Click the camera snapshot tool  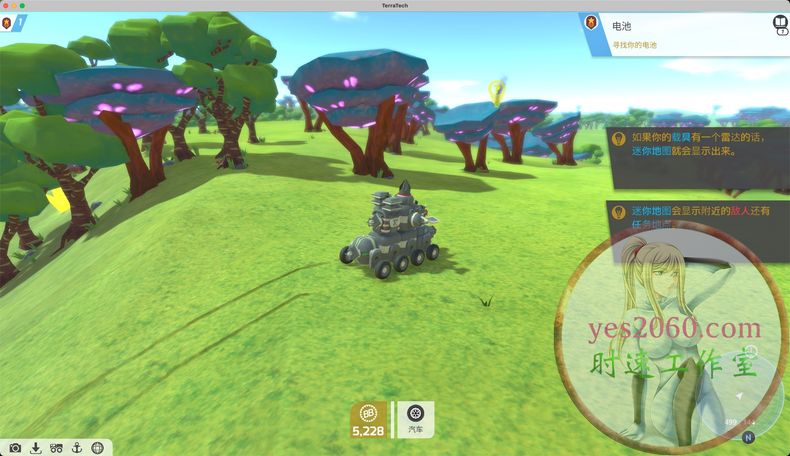[x=15, y=448]
